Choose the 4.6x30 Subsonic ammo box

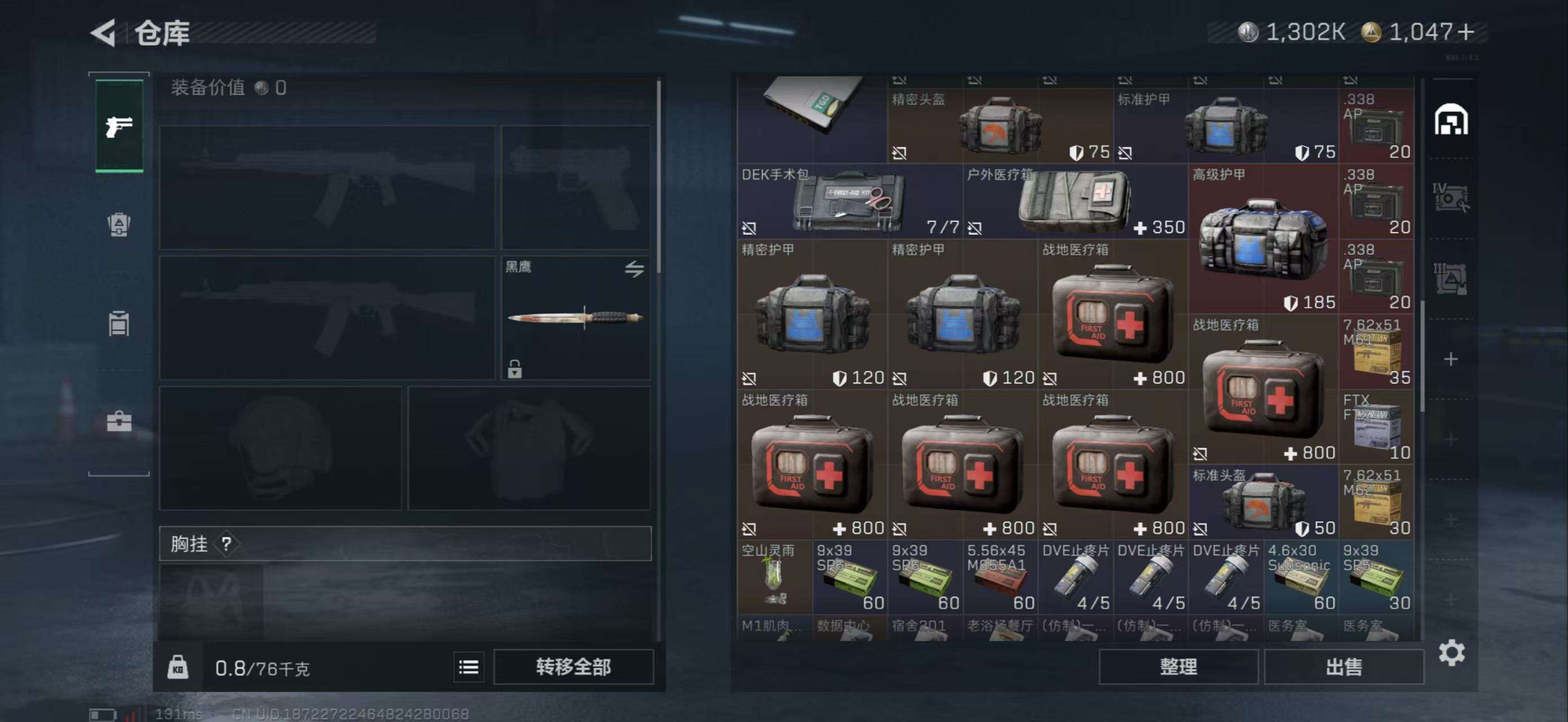pyautogui.click(x=1301, y=577)
